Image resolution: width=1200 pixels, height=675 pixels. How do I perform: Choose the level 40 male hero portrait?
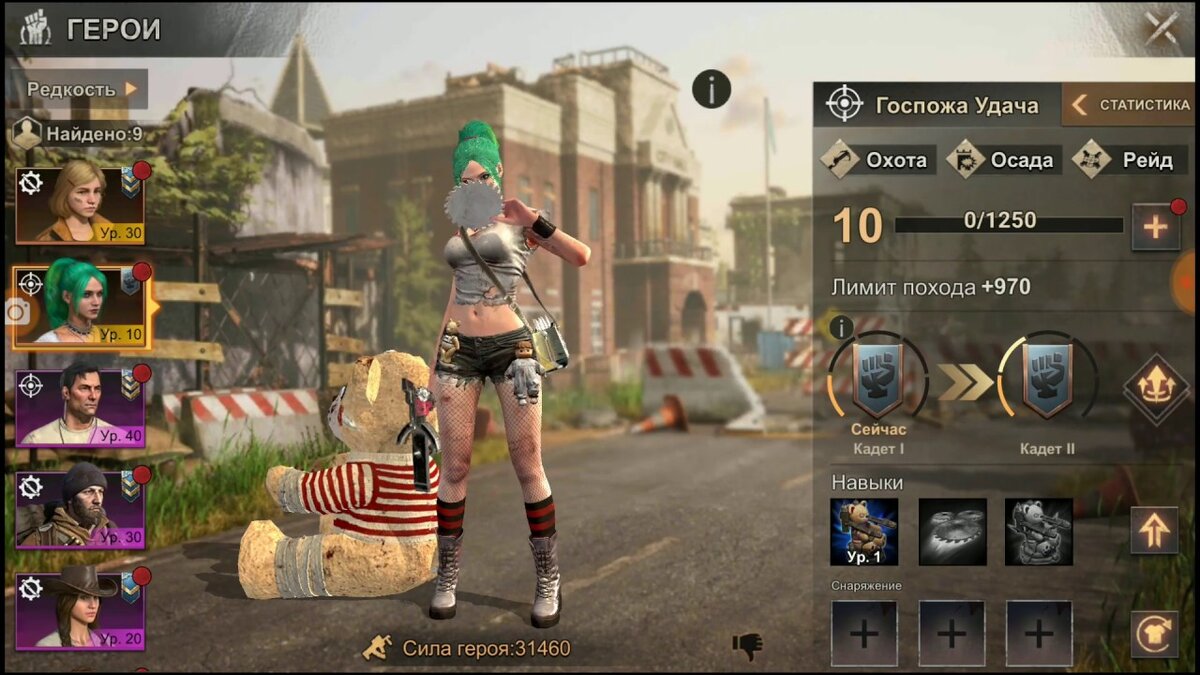(x=80, y=408)
